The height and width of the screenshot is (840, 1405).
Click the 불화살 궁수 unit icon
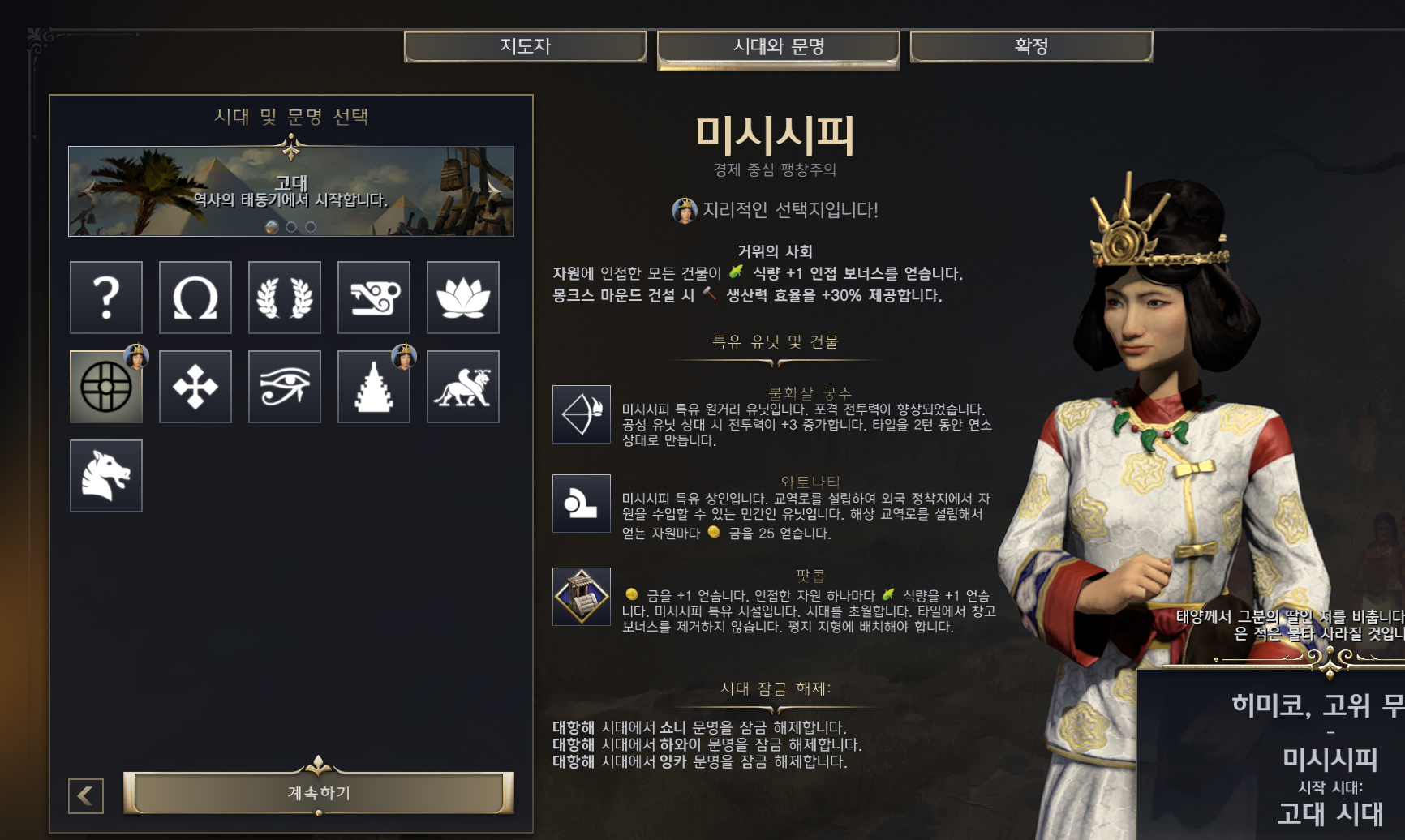pos(582,414)
